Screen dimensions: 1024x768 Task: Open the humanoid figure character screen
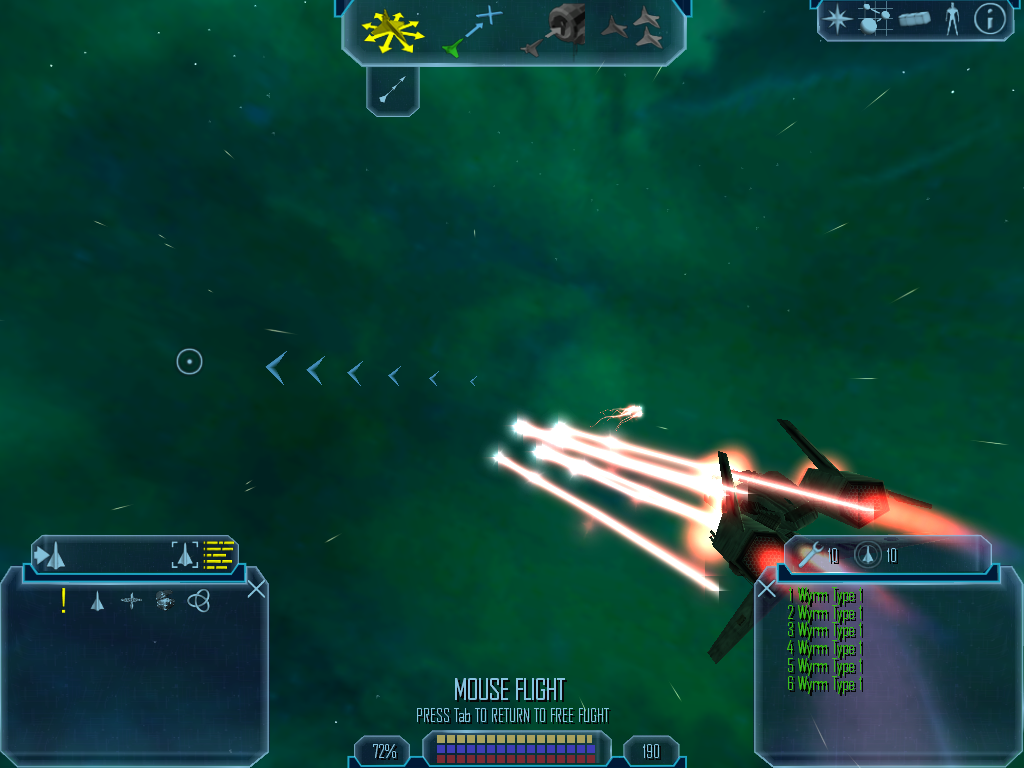[x=952, y=19]
